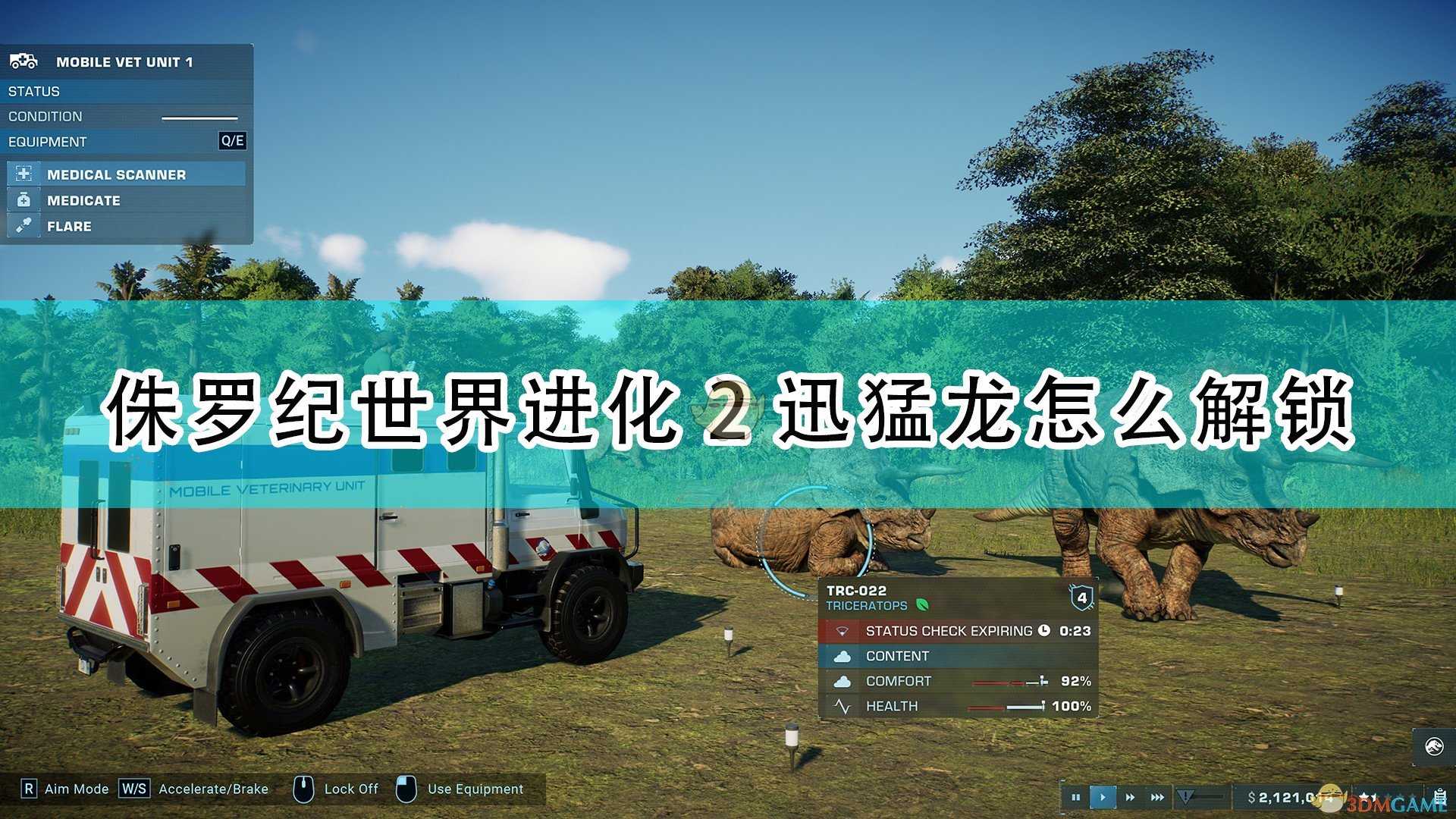Image resolution: width=1456 pixels, height=819 pixels.
Task: Select the triple-arrow maximum speed icon
Action: coord(1158,797)
